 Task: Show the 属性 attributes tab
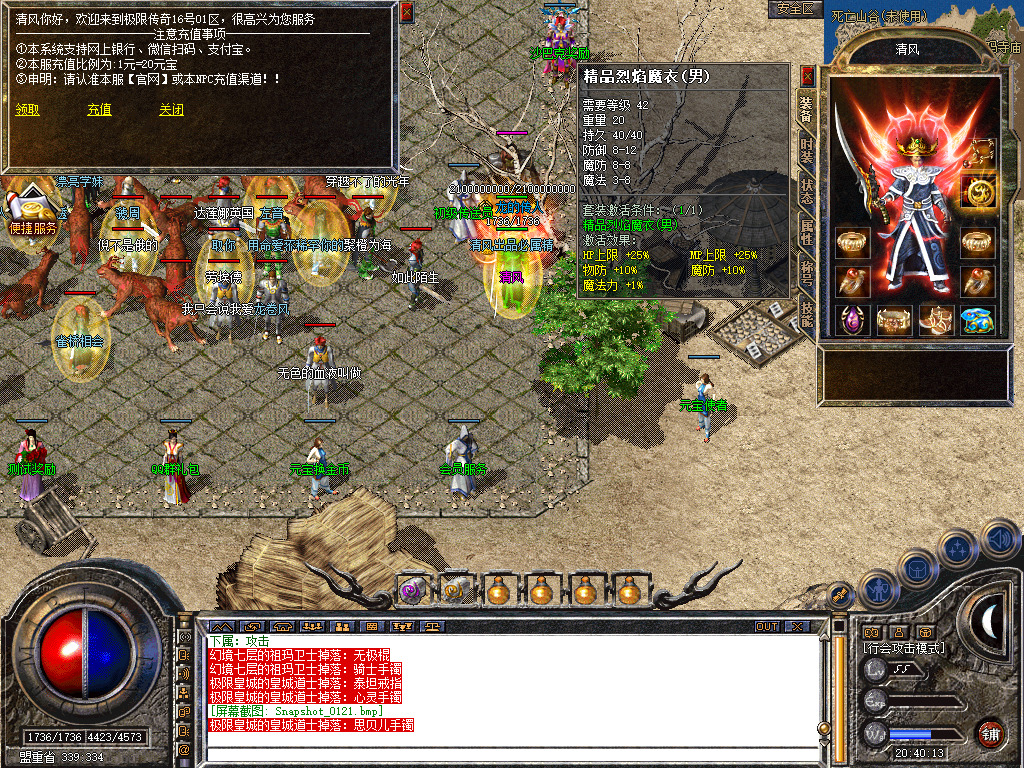806,232
